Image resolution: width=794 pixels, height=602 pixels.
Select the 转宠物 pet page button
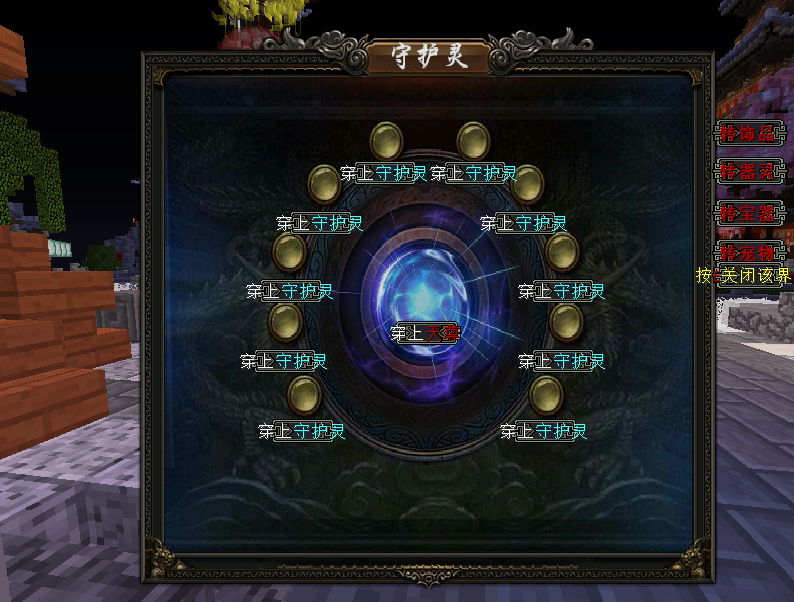coord(747,251)
